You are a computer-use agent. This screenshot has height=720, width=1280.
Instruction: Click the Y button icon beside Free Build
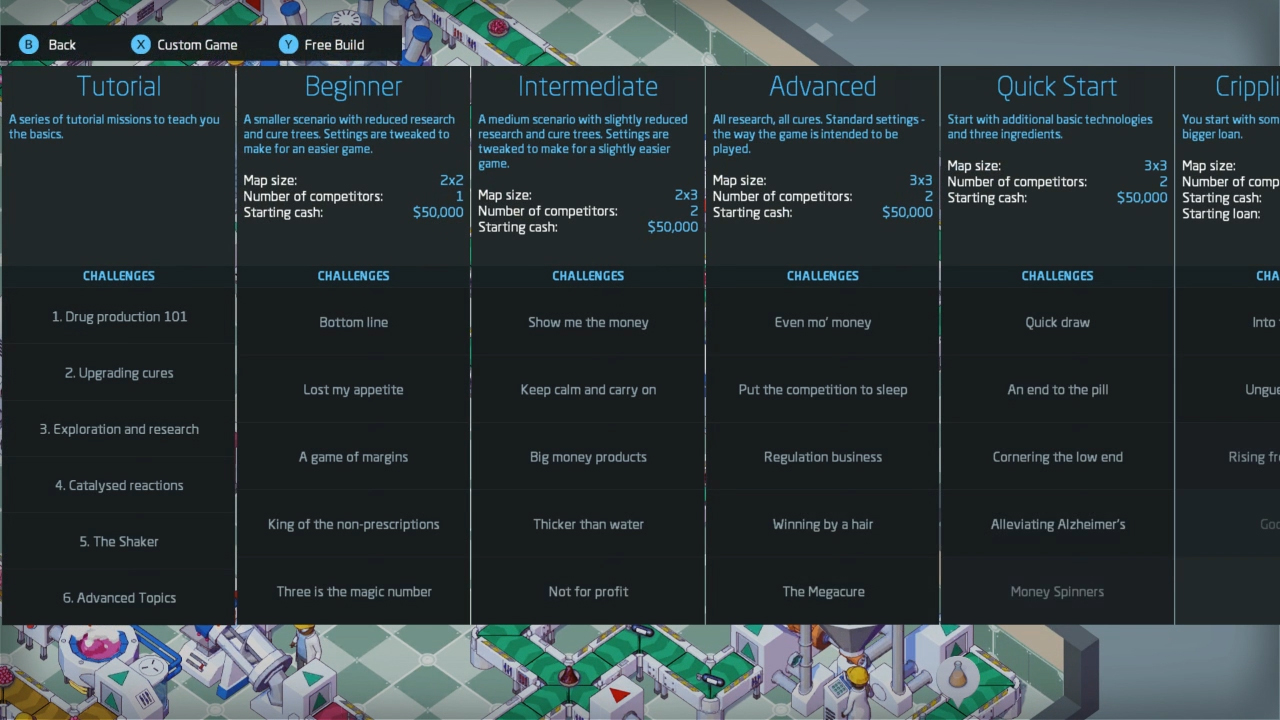point(288,44)
